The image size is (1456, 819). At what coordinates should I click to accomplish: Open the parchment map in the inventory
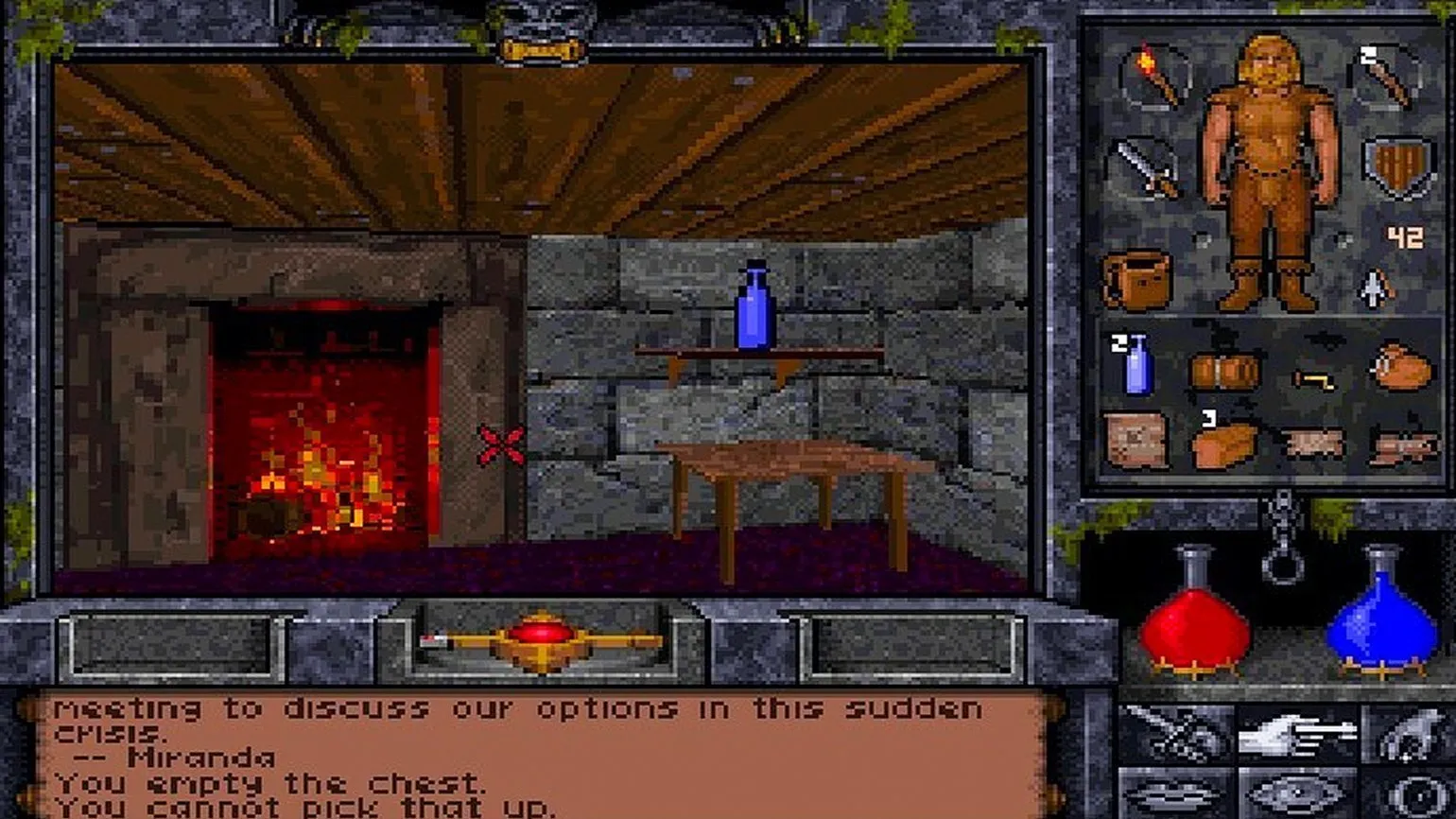coord(1135,440)
